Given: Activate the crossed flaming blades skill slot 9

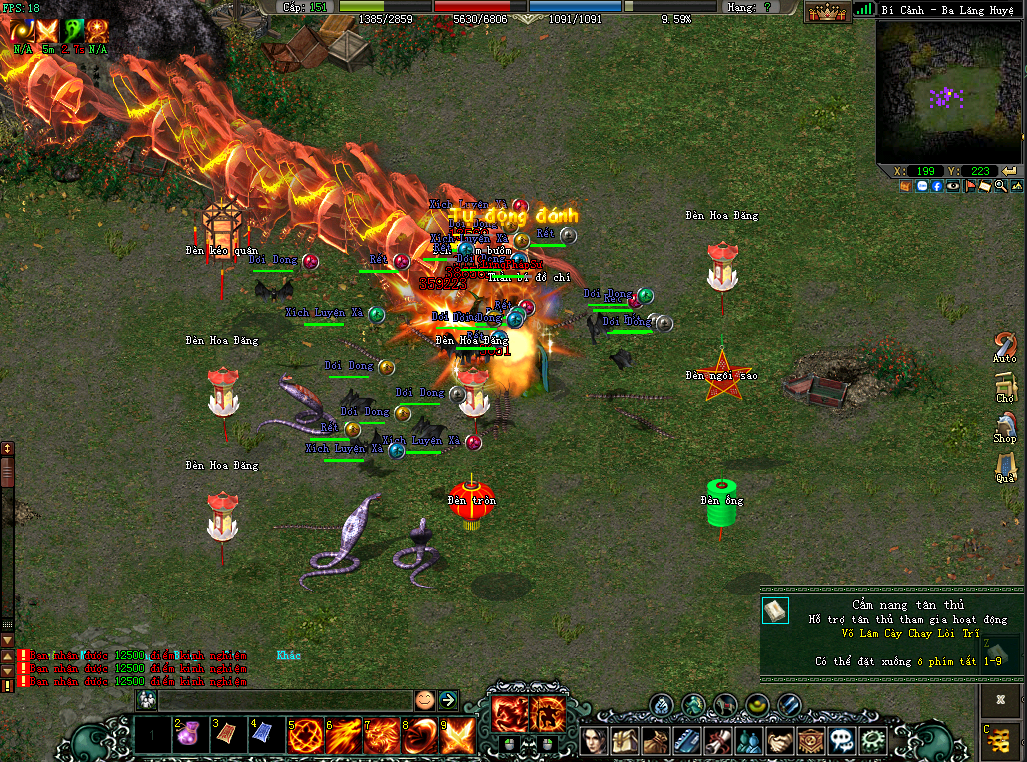Looking at the screenshot, I should click(x=458, y=735).
